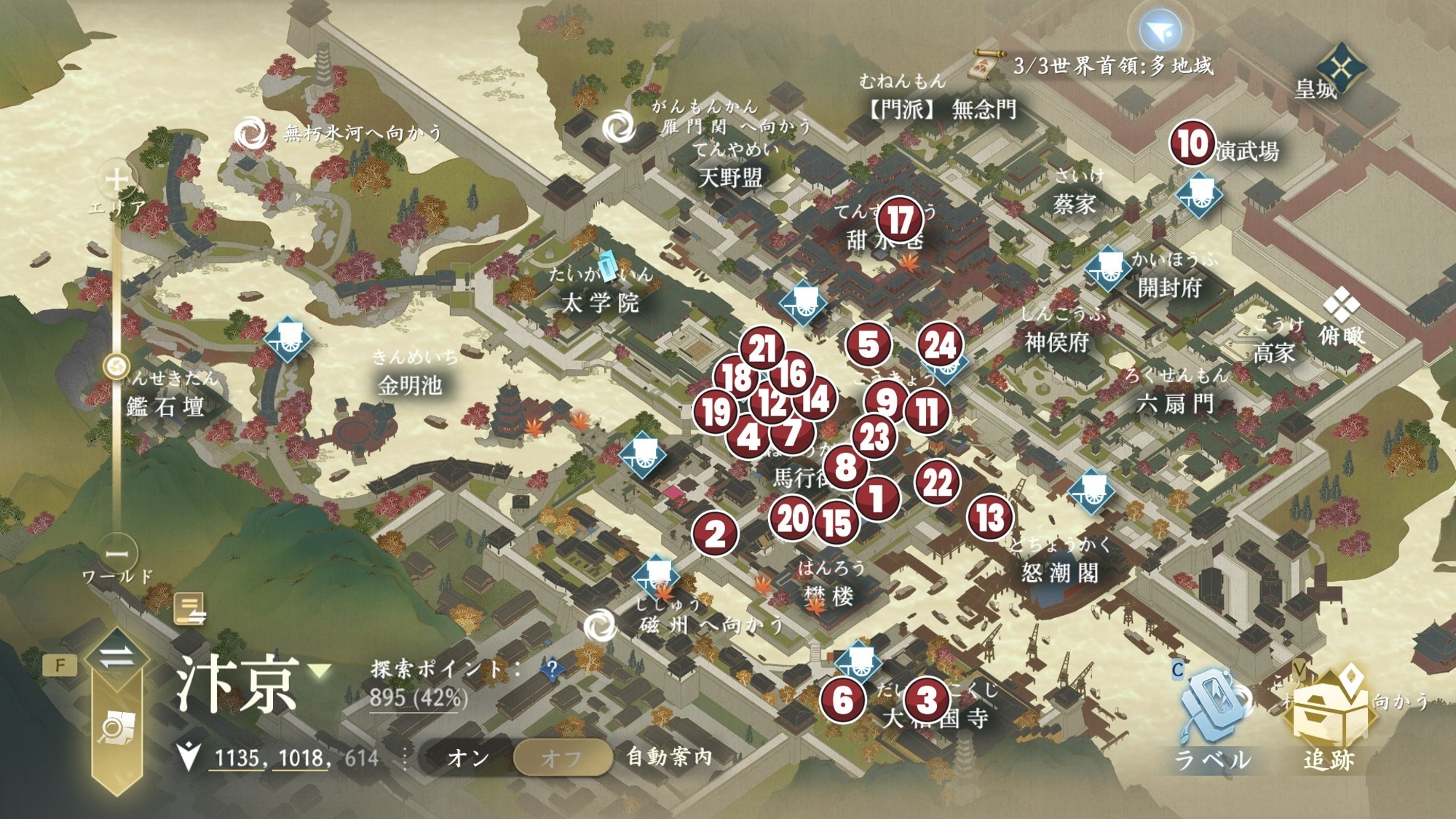Open the exploration points question mark help
Image resolution: width=1456 pixels, height=819 pixels.
pos(553,668)
